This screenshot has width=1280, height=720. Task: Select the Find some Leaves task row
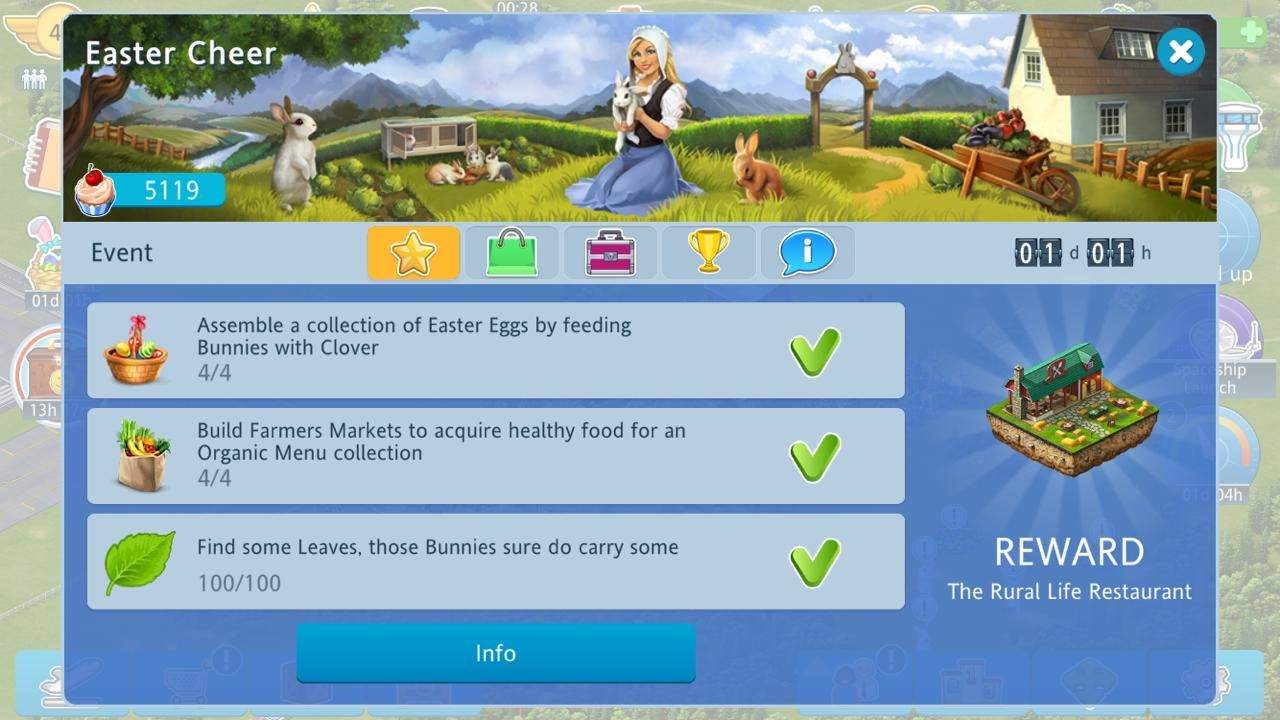(x=495, y=562)
